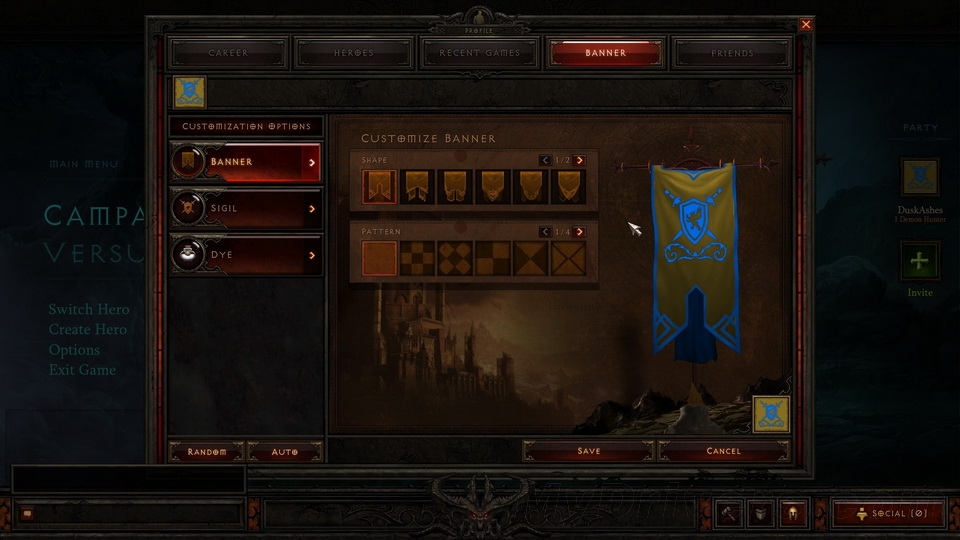
Task: Choose the checkerboard banner pattern
Action: (x=417, y=258)
